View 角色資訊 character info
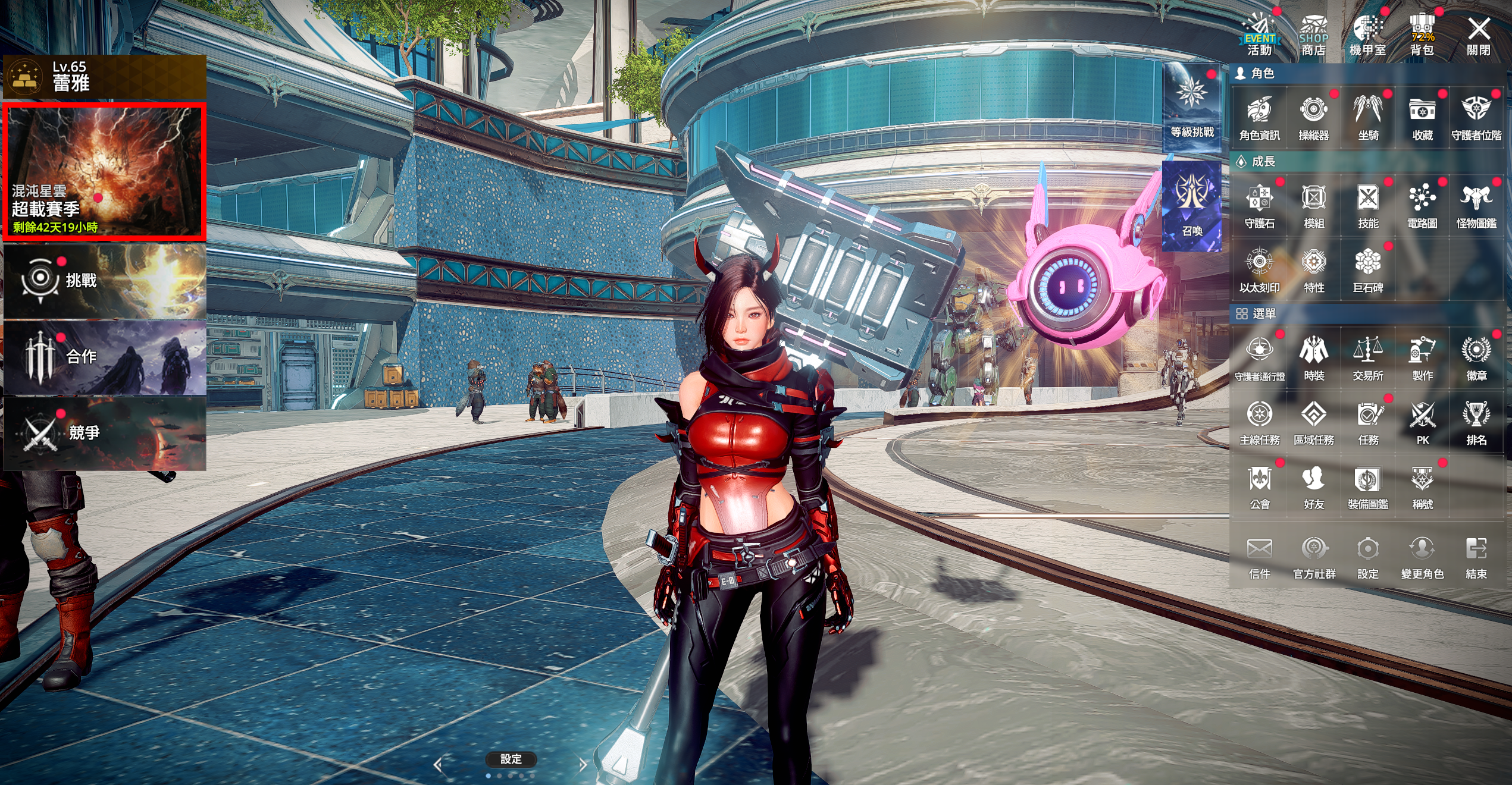 coord(1259,118)
